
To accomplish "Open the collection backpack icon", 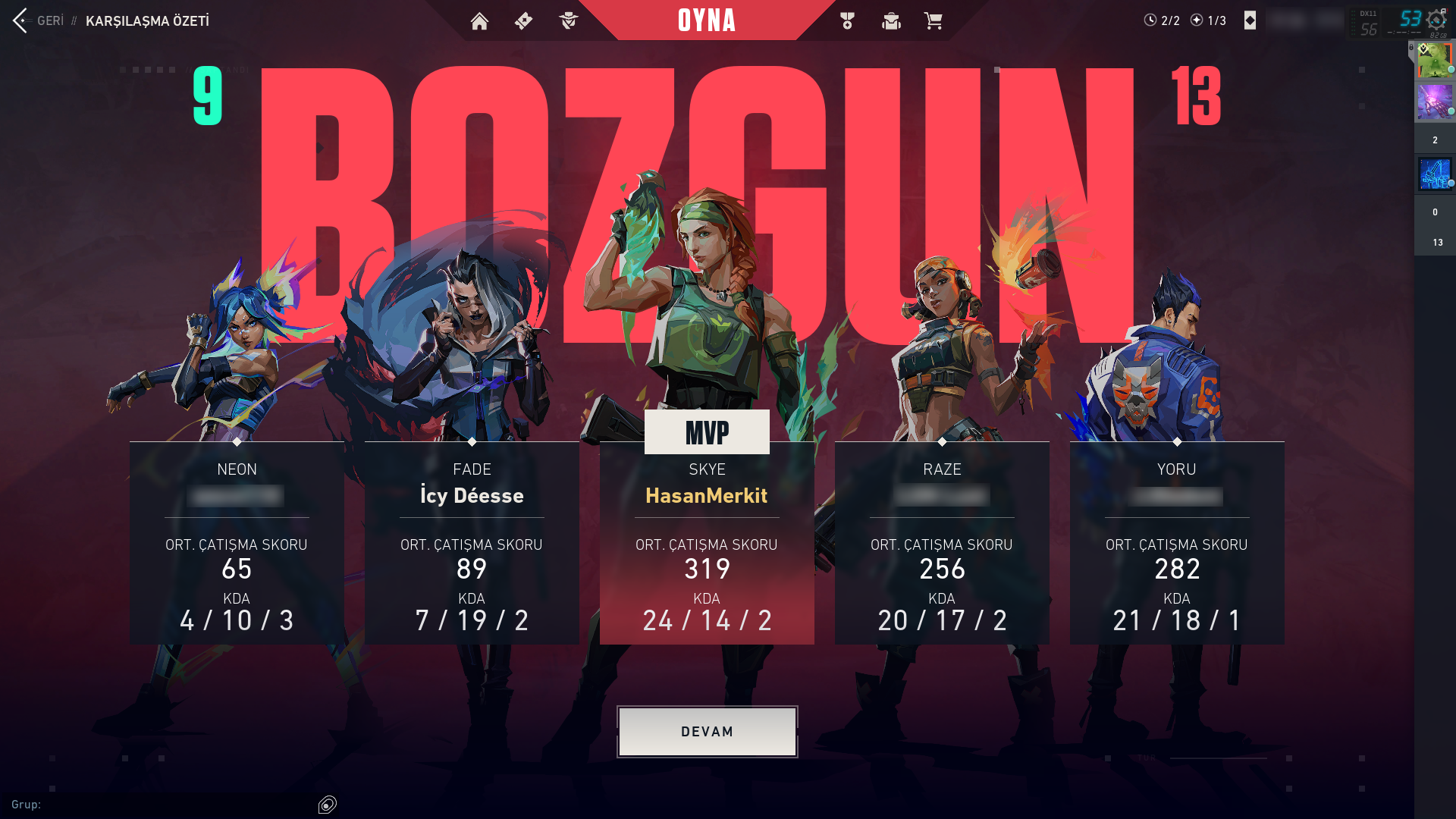I will 891,21.
